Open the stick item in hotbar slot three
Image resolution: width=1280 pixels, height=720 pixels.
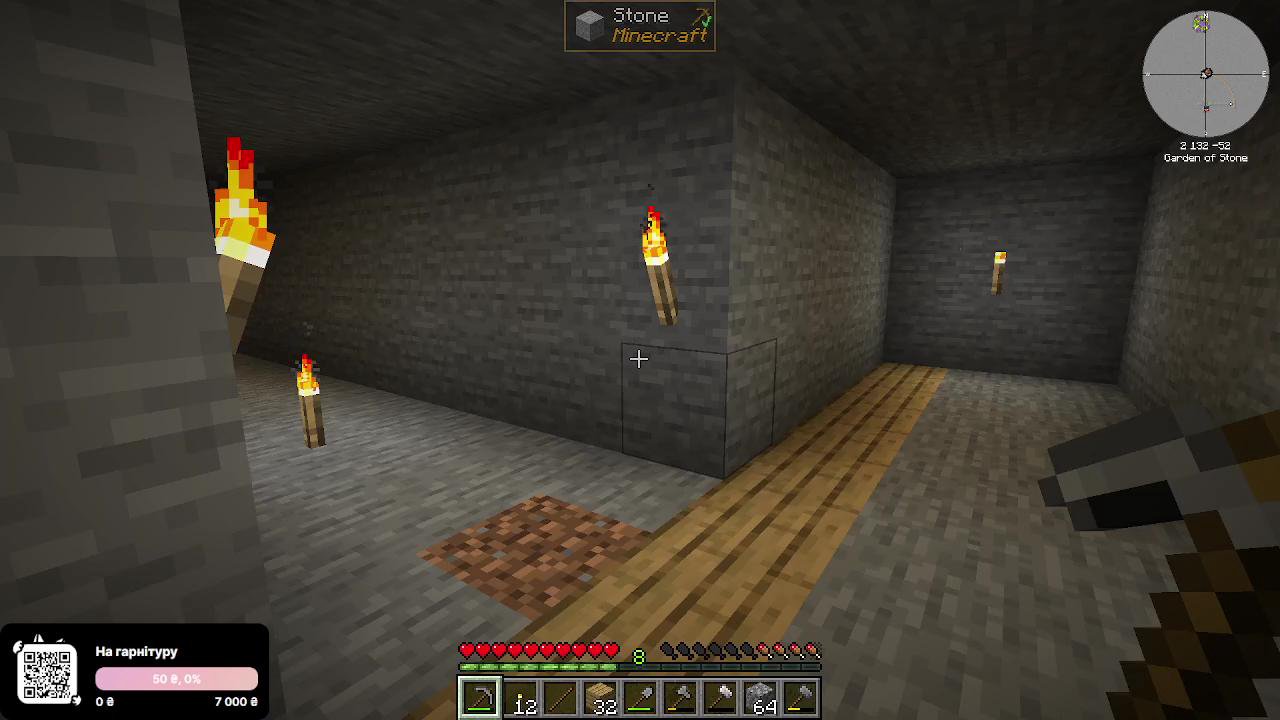tap(558, 697)
